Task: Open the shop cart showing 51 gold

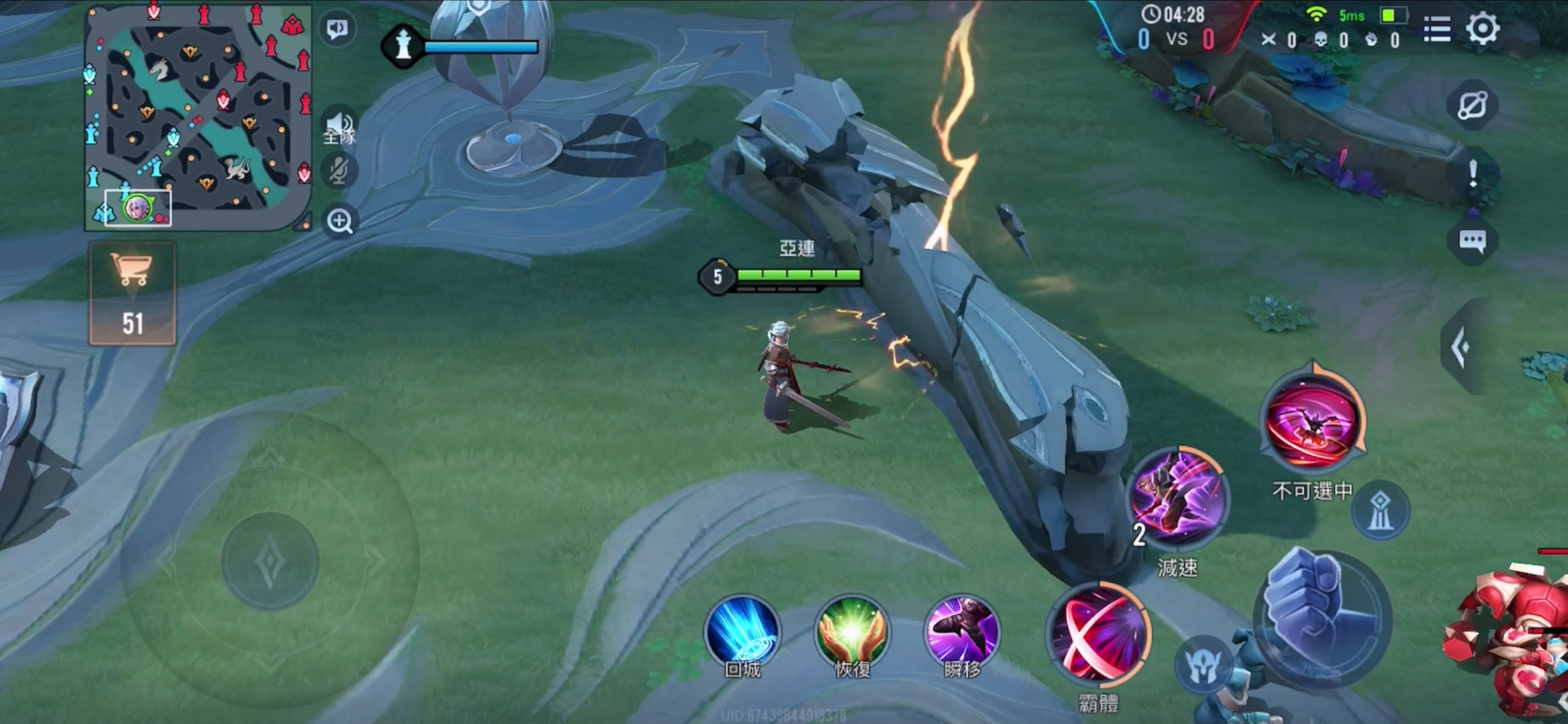Action: click(x=132, y=293)
